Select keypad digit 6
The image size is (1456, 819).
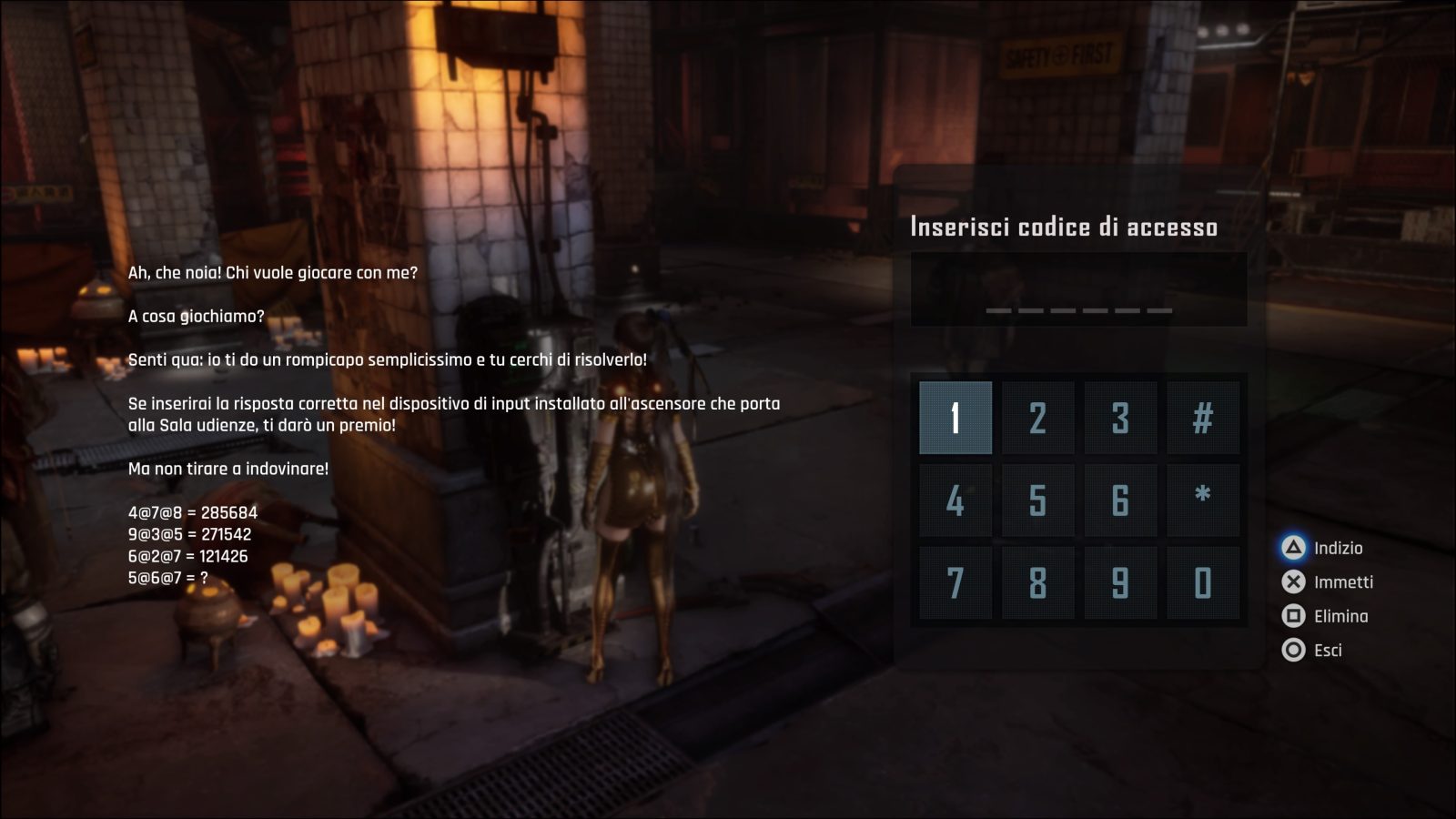[1120, 500]
